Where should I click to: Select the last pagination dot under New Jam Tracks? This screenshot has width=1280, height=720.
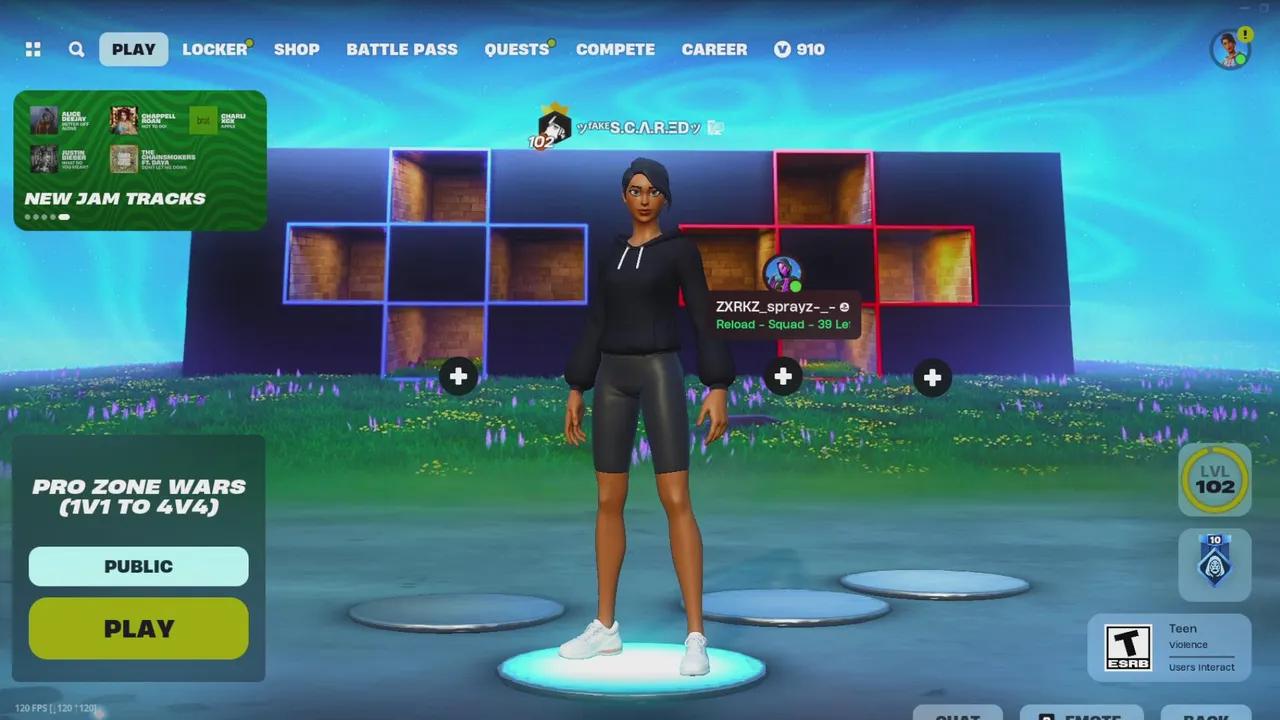[63, 216]
